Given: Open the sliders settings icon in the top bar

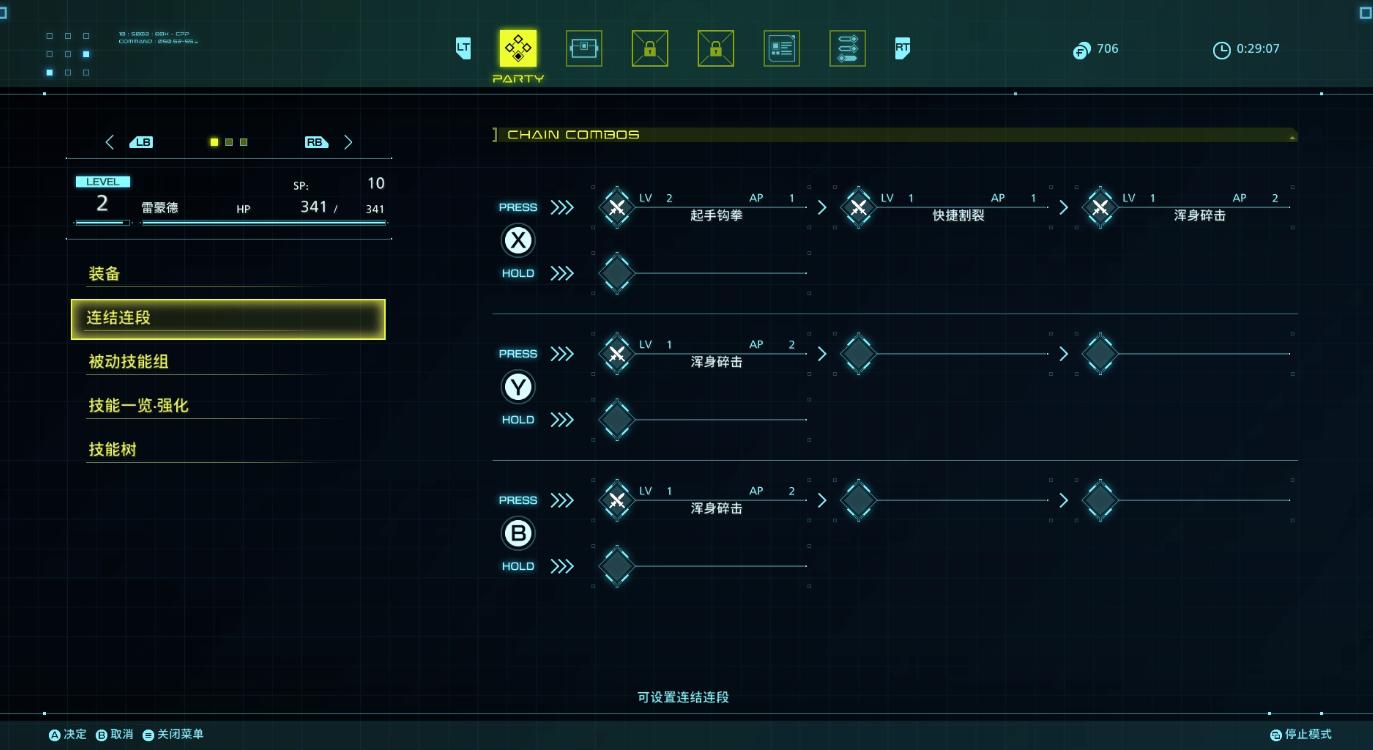Looking at the screenshot, I should coord(847,47).
